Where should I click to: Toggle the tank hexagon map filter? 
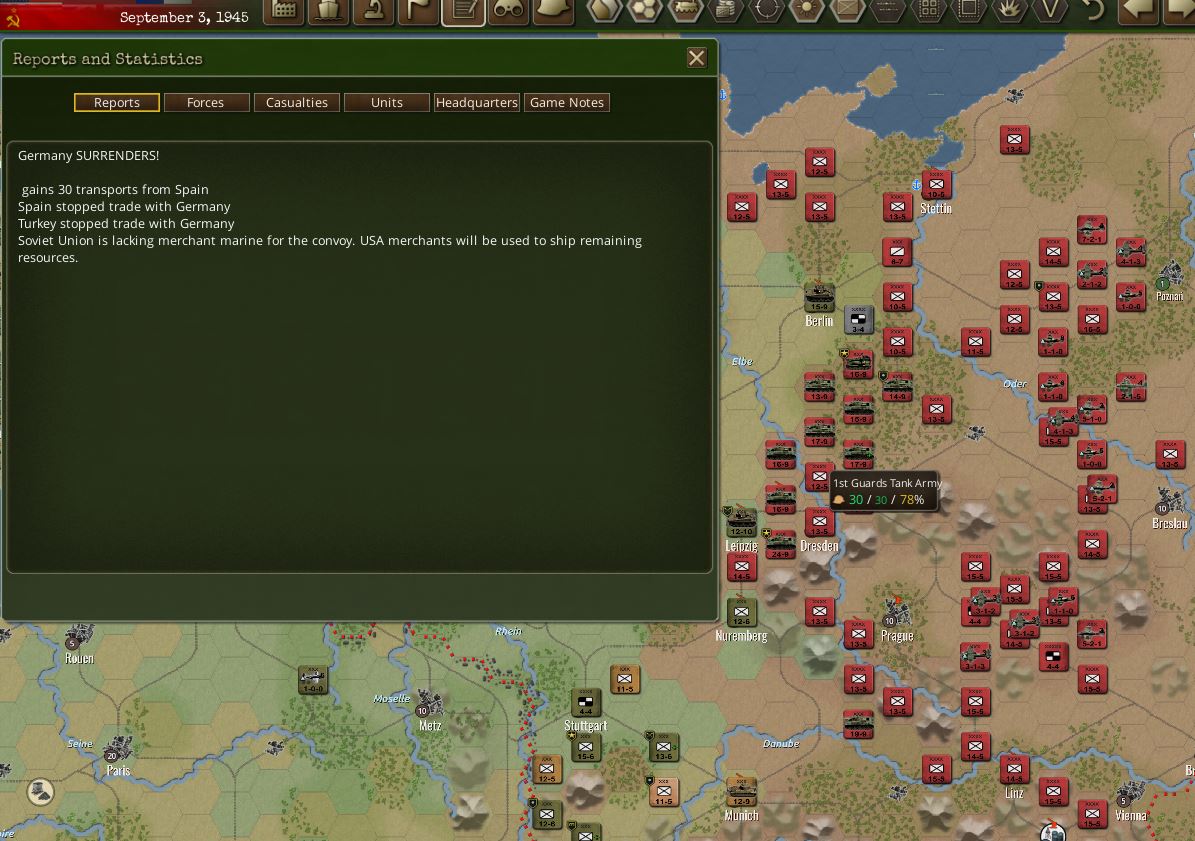tap(686, 10)
